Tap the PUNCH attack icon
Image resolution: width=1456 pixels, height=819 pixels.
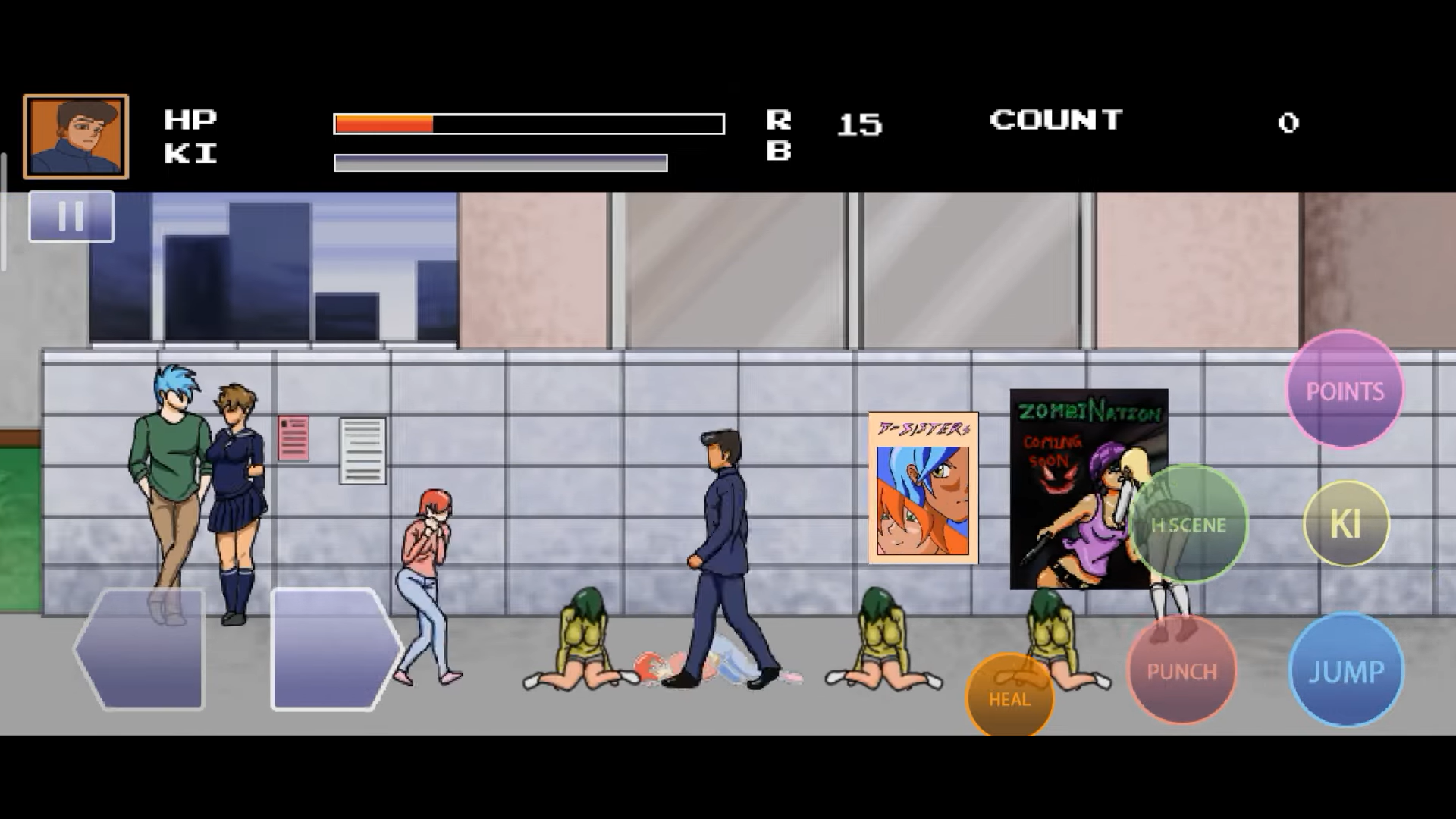tap(1181, 670)
